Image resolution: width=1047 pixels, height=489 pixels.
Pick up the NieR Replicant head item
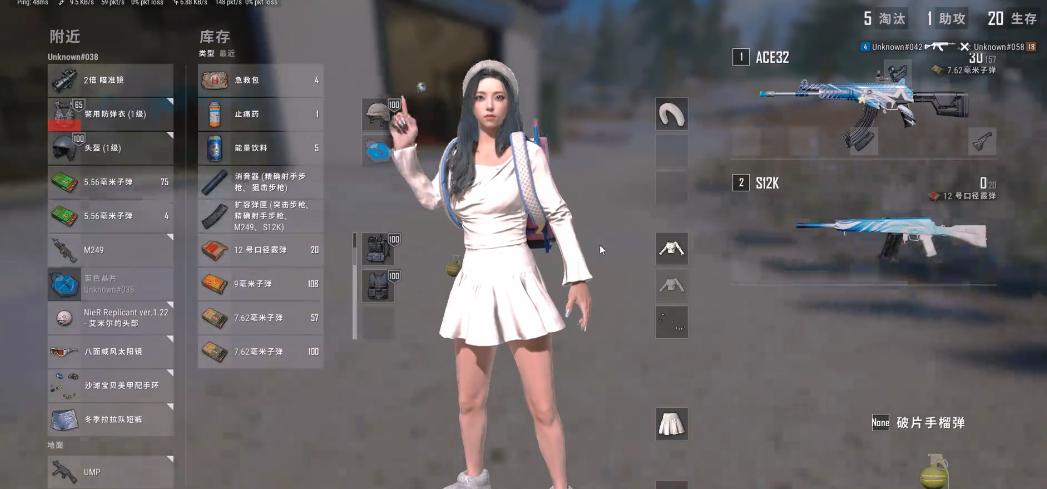tap(110, 318)
